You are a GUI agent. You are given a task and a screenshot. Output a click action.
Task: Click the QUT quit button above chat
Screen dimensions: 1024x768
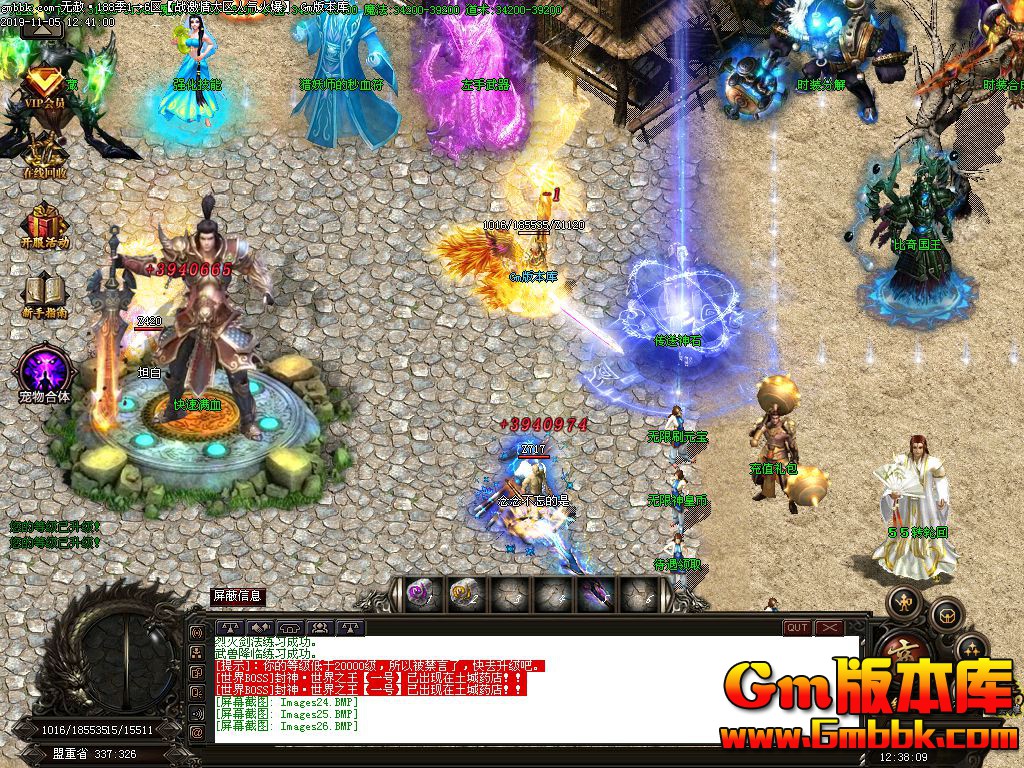click(797, 628)
